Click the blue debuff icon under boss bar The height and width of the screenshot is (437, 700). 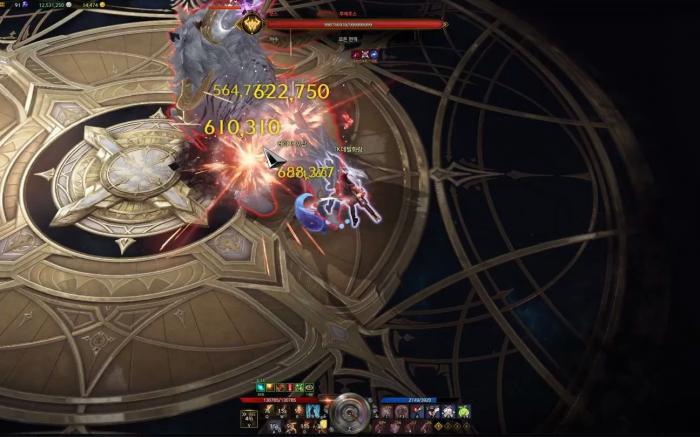point(373,54)
